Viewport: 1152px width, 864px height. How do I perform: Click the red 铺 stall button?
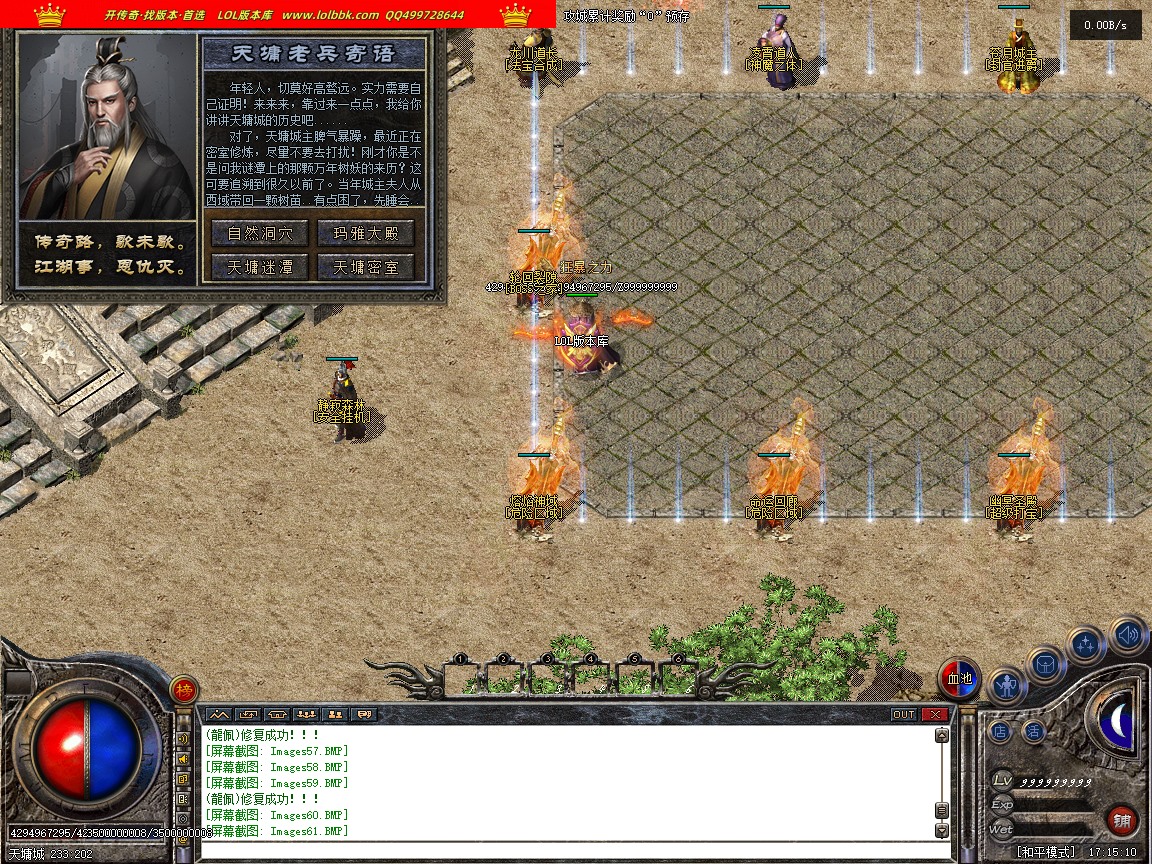1122,821
